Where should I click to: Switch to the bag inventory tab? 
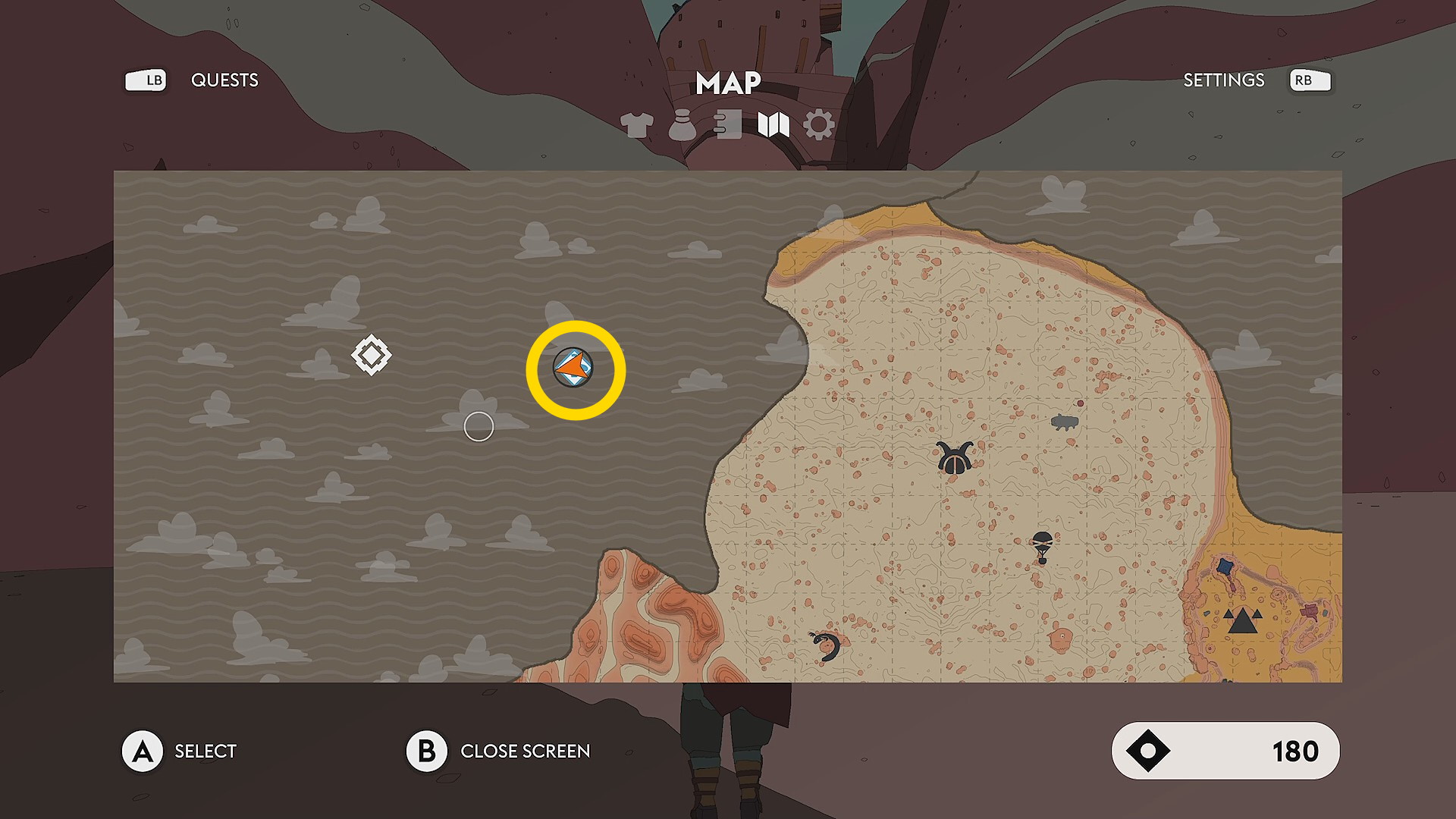682,125
